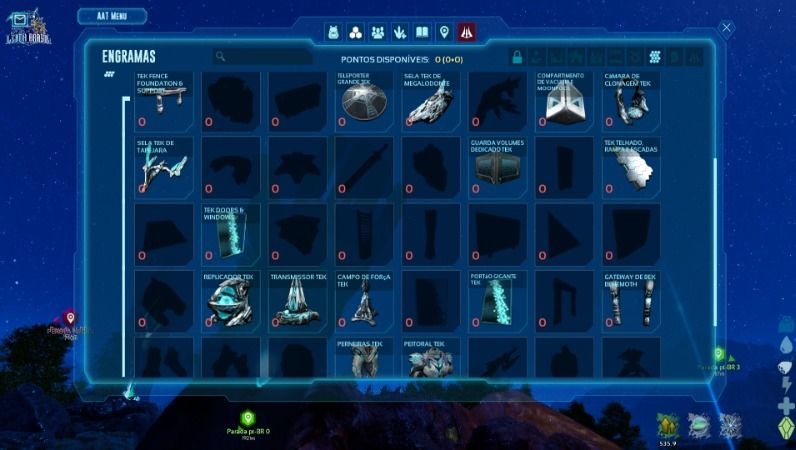Select the Guarda Volumes Dedicado Tek engram
The width and height of the screenshot is (796, 450).
497,166
